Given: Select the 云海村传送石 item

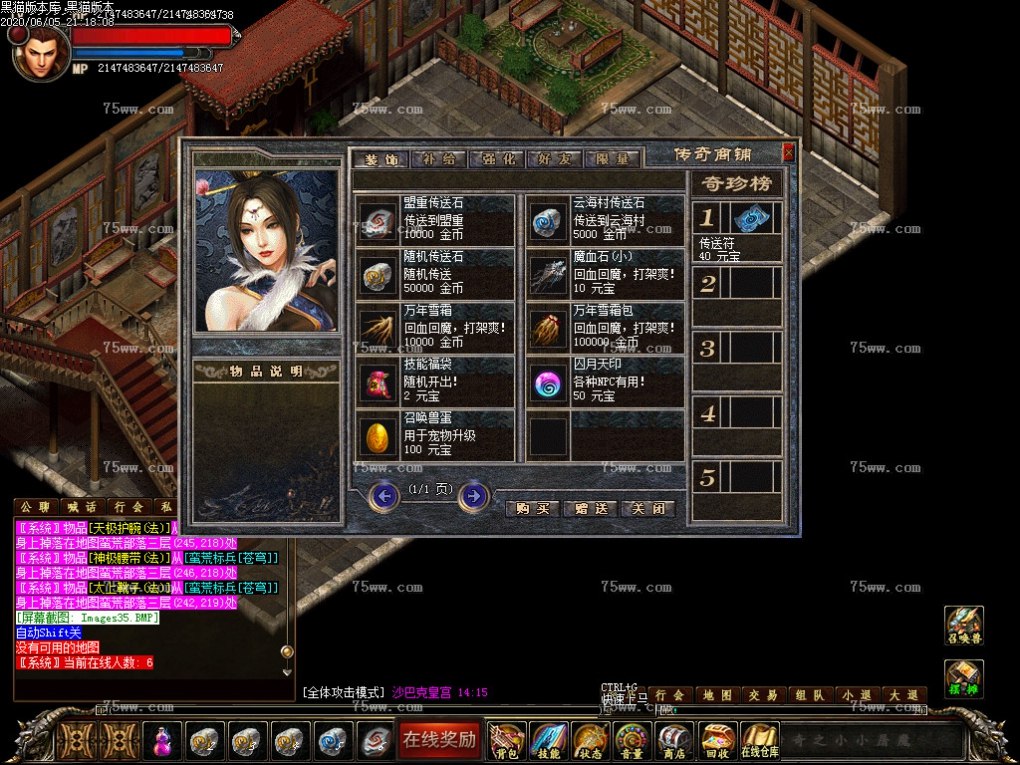Looking at the screenshot, I should pos(605,220).
